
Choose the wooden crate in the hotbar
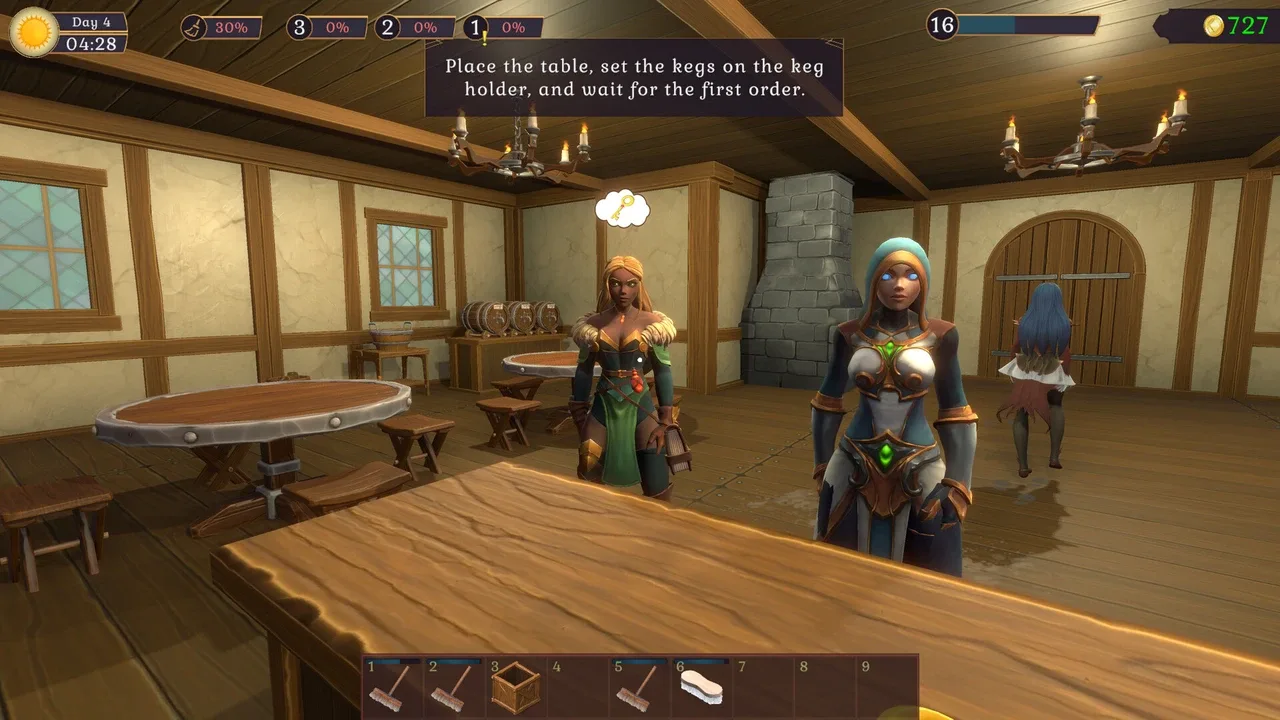pyautogui.click(x=515, y=687)
